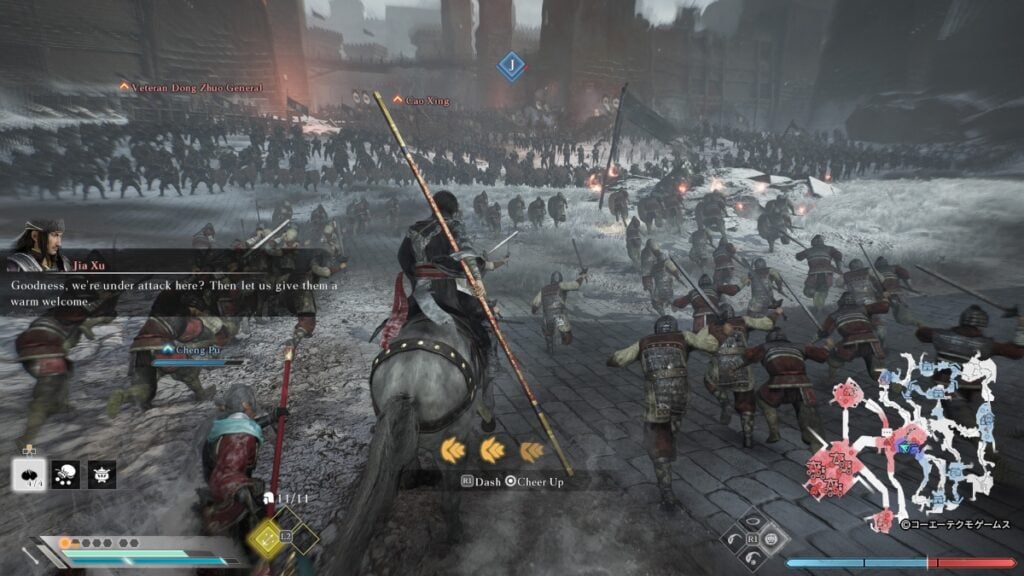Activate the glowing yellow diamond skill
Screen dimensions: 1024x576
(266, 538)
